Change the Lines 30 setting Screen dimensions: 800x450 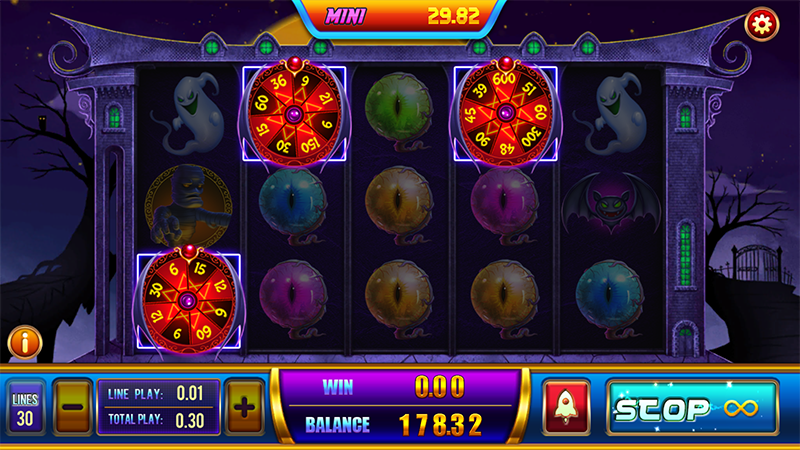tap(25, 407)
